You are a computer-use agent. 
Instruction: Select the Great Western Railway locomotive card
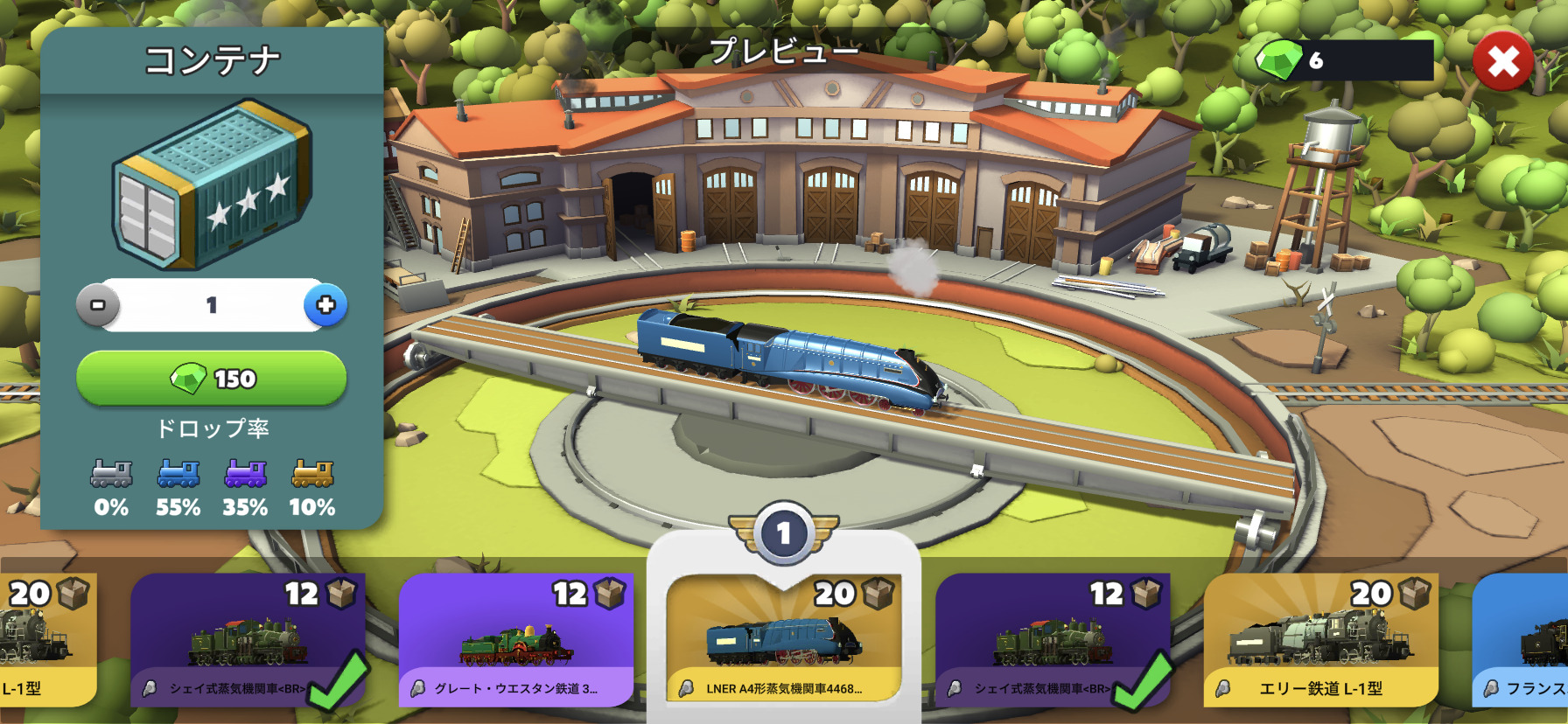tap(515, 640)
